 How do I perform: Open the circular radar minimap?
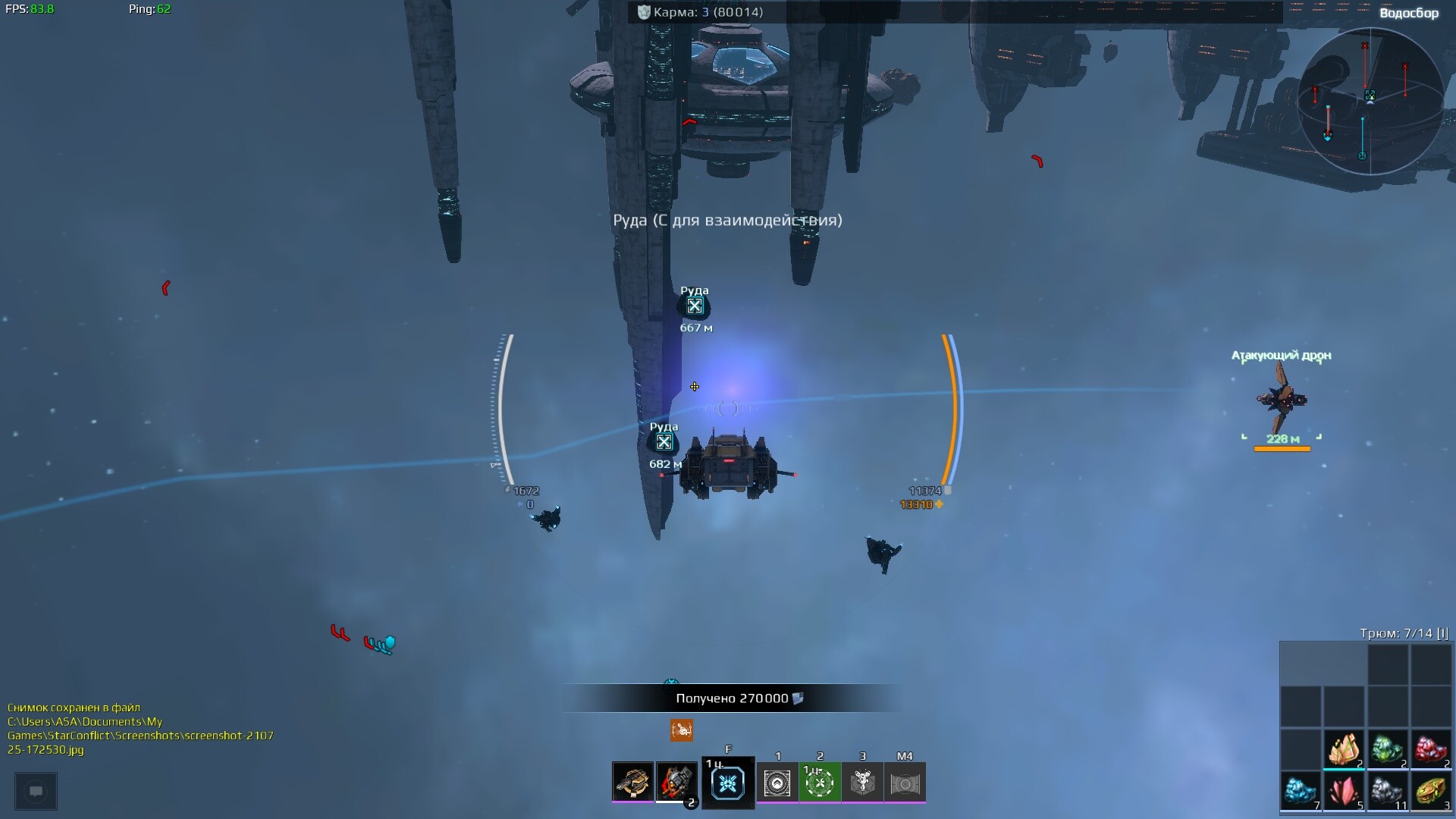pos(1370,101)
